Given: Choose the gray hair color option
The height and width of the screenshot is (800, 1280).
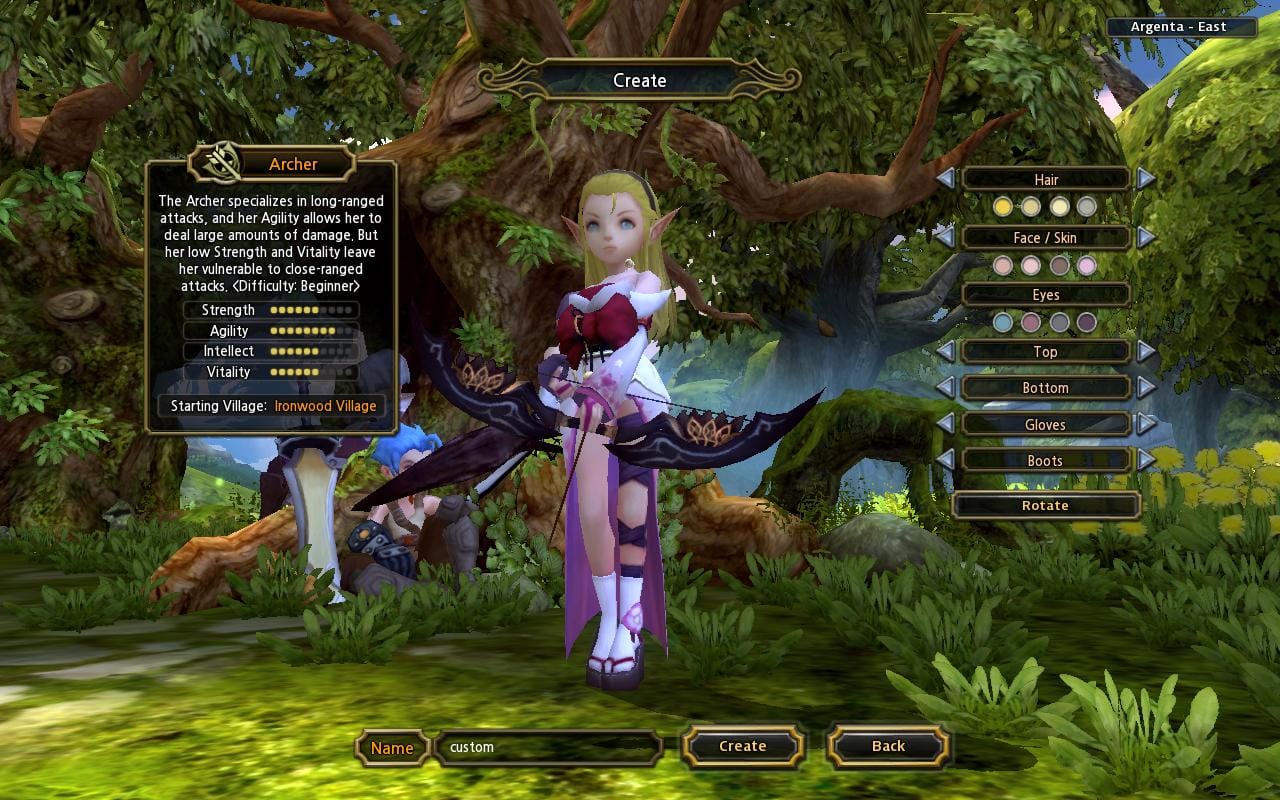Looking at the screenshot, I should click(1087, 206).
